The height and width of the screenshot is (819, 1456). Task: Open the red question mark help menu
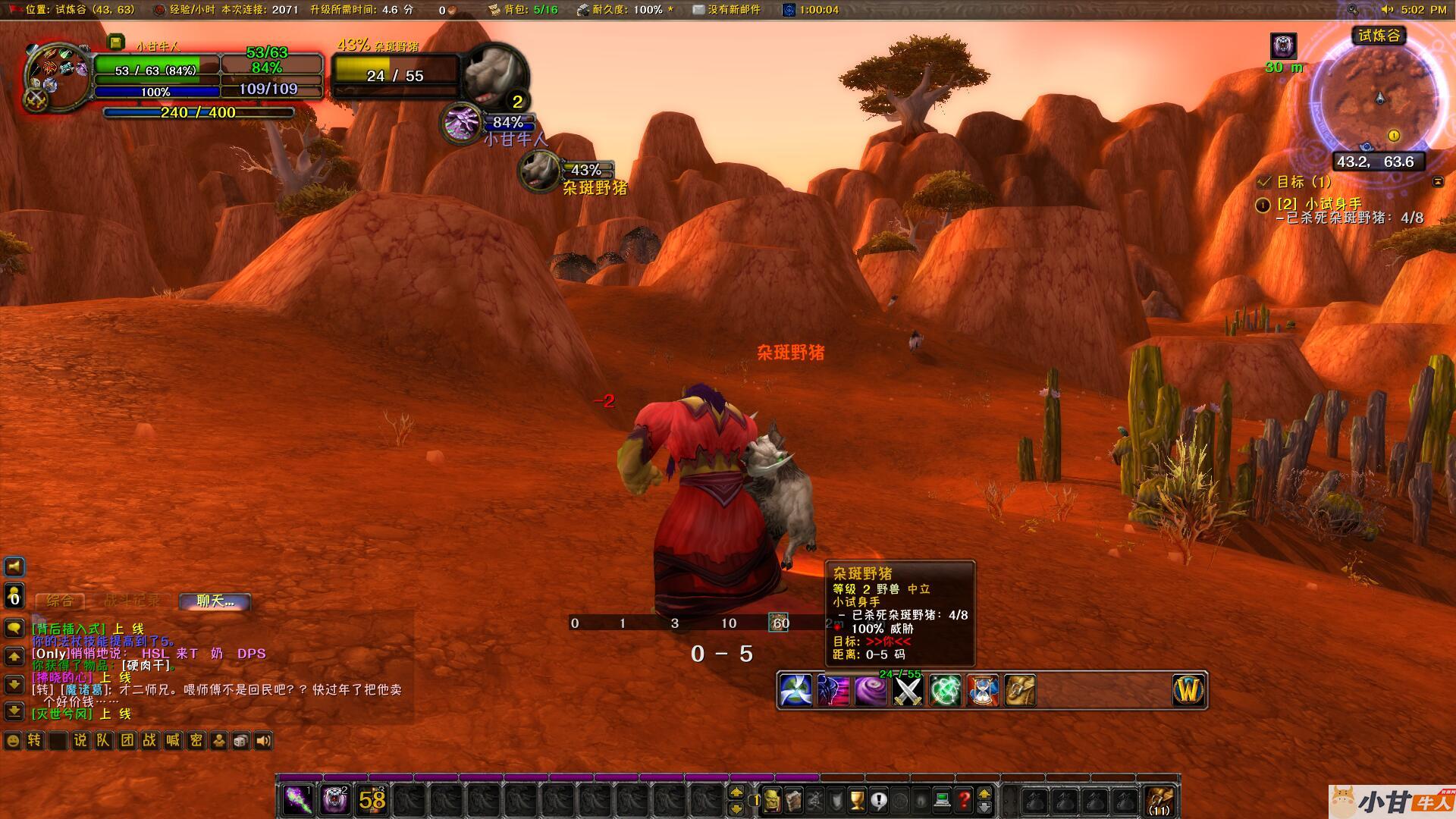[964, 799]
